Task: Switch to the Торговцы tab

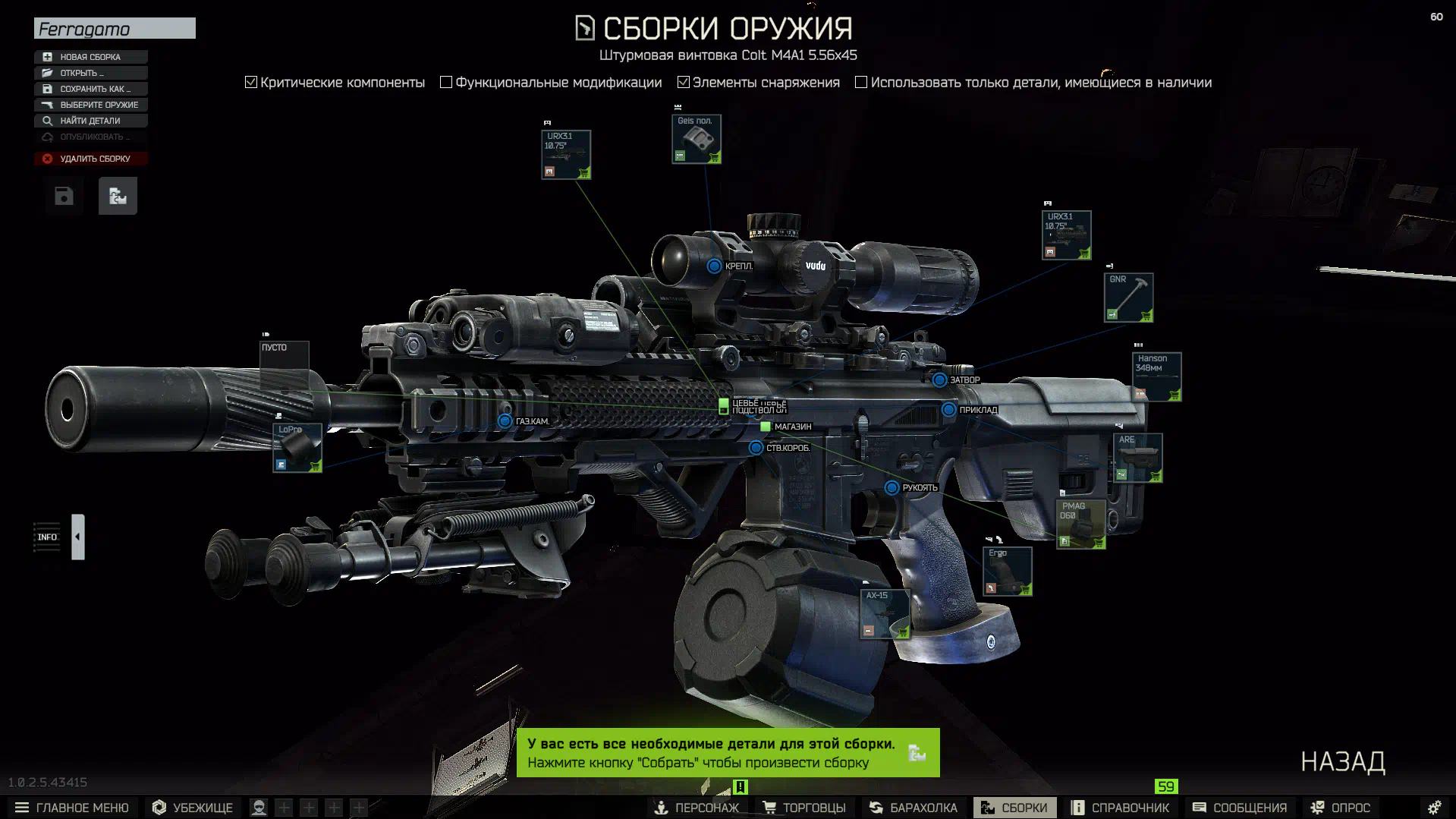Action: pyautogui.click(x=804, y=808)
